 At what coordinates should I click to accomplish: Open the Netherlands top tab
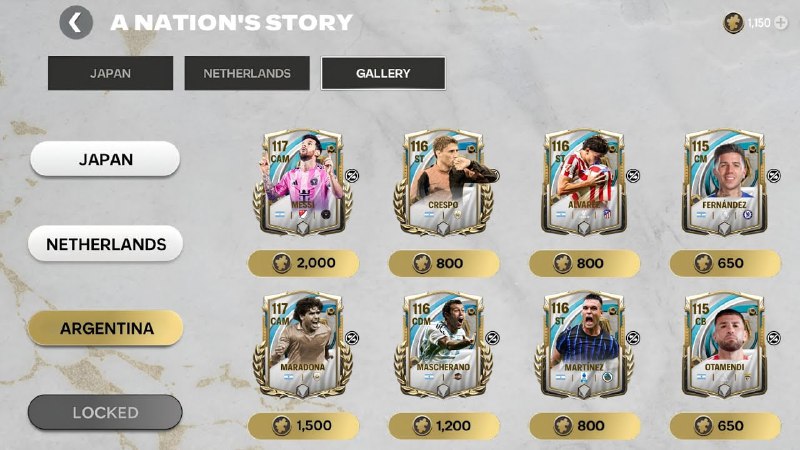[247, 73]
